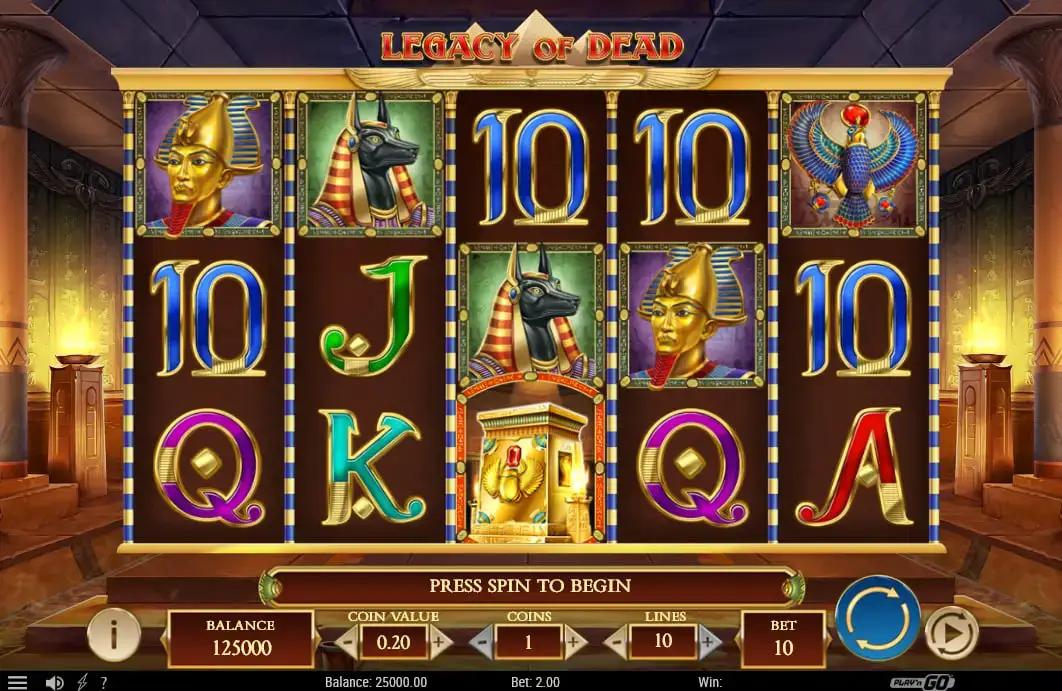Raise the number of lines
Image resolution: width=1062 pixels, height=691 pixels.
click(709, 642)
